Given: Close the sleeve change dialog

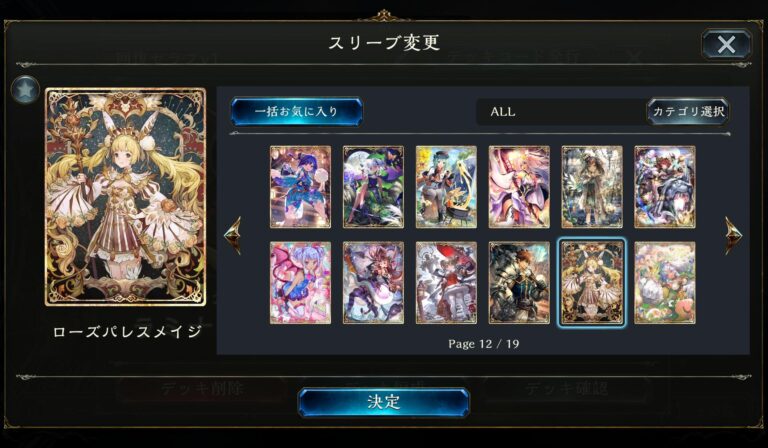Looking at the screenshot, I should 726,44.
